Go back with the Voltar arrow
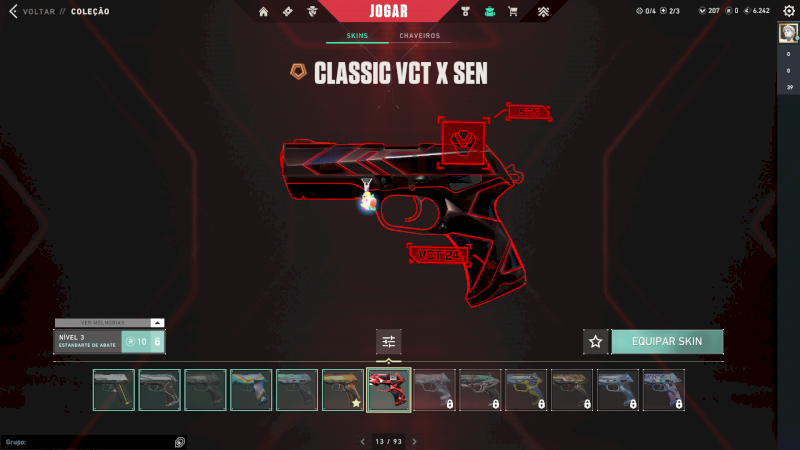 pos(13,11)
